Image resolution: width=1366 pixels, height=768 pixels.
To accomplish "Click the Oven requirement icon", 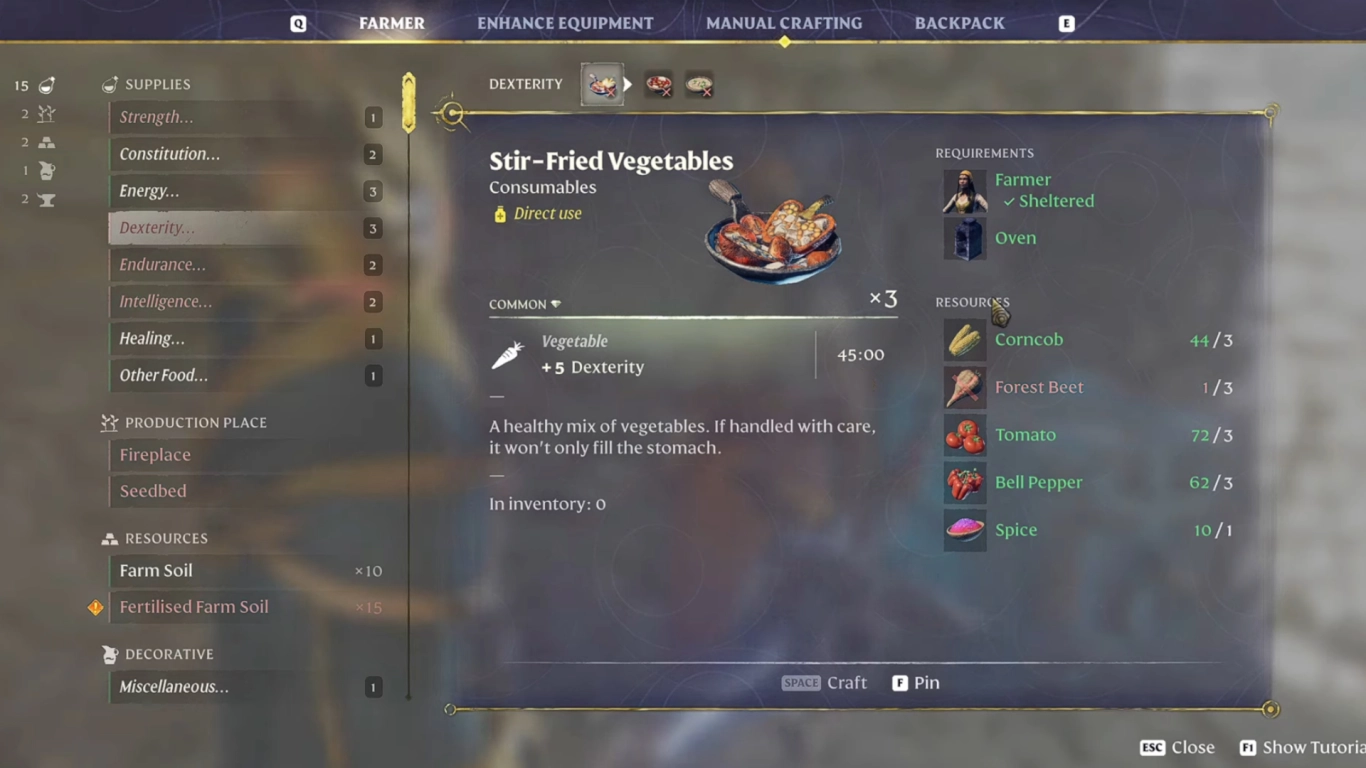I will (964, 238).
